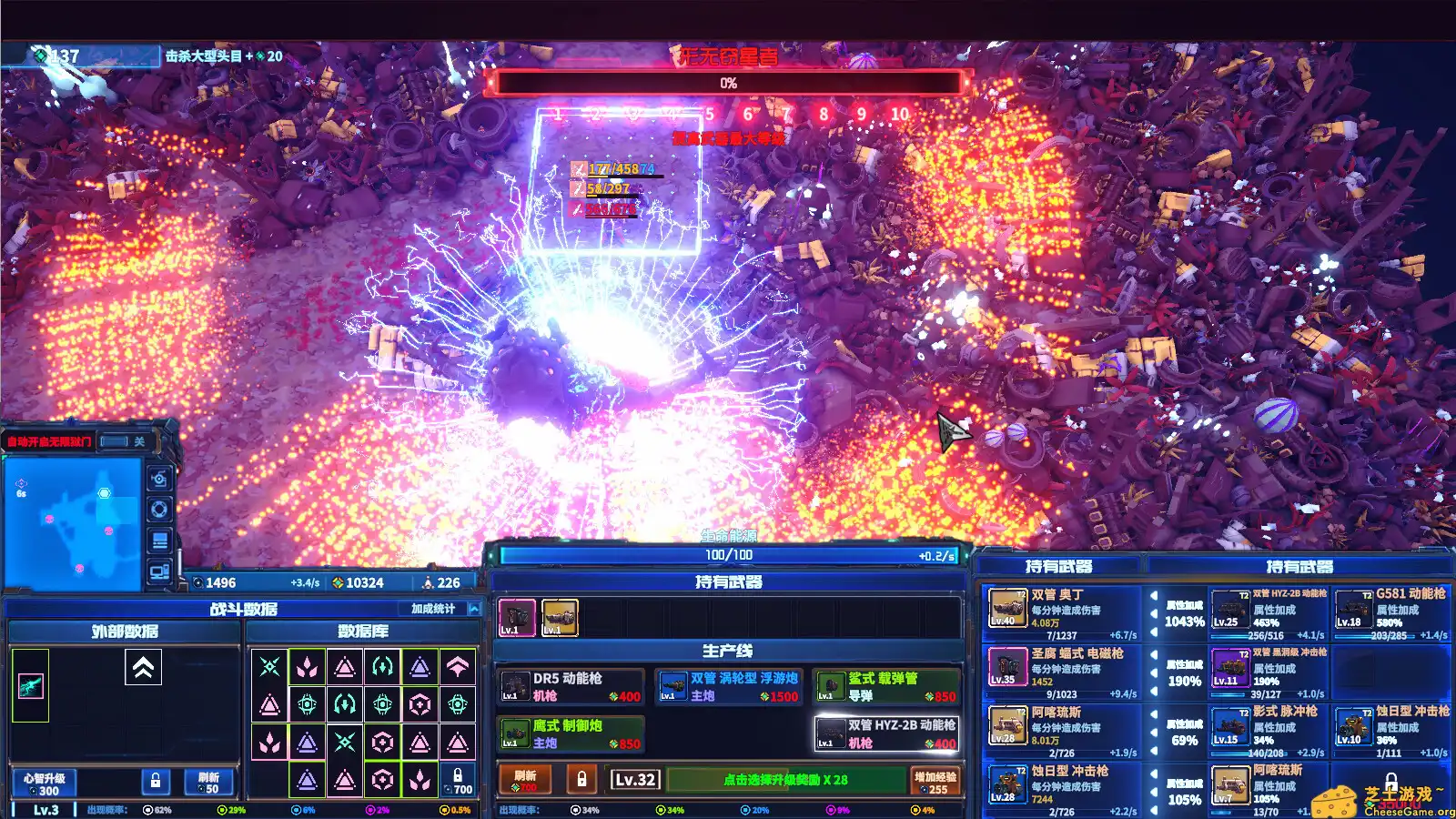Select the four-pointed star skill icon in 数据库 grid

pyautogui.click(x=268, y=665)
